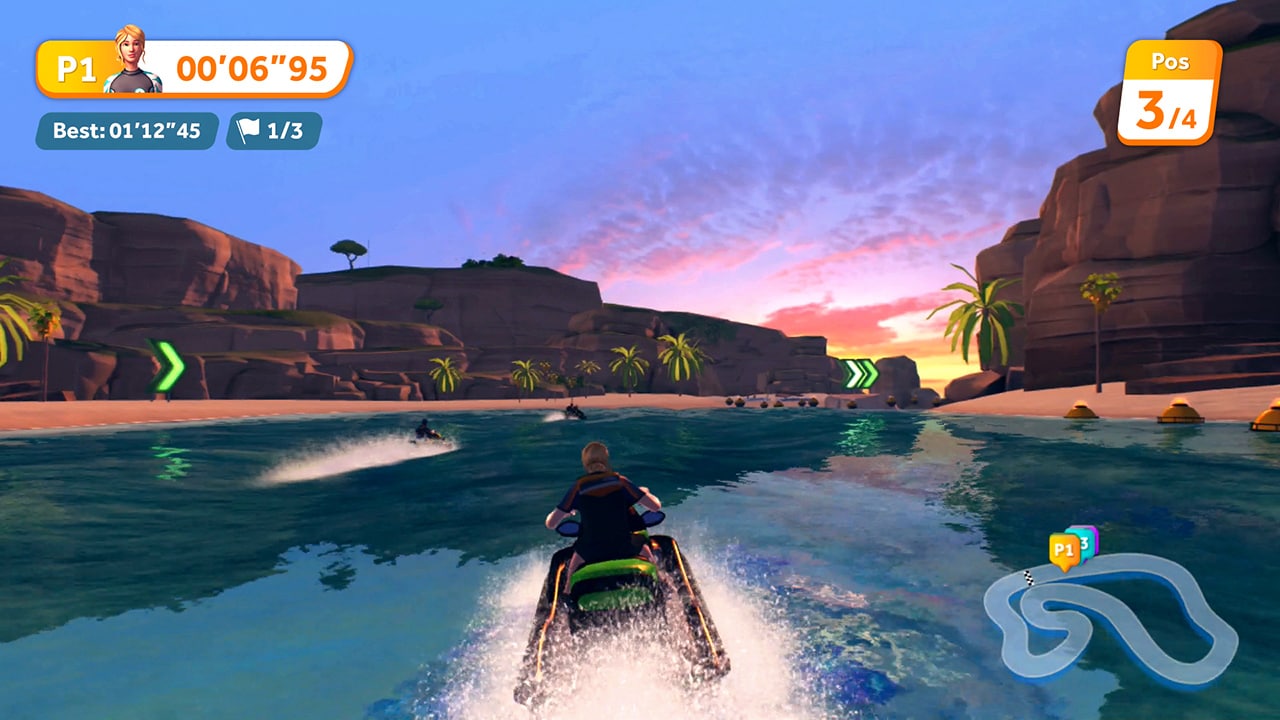Select the lap counter showing 1/3
This screenshot has height=720, width=1280.
287,130
